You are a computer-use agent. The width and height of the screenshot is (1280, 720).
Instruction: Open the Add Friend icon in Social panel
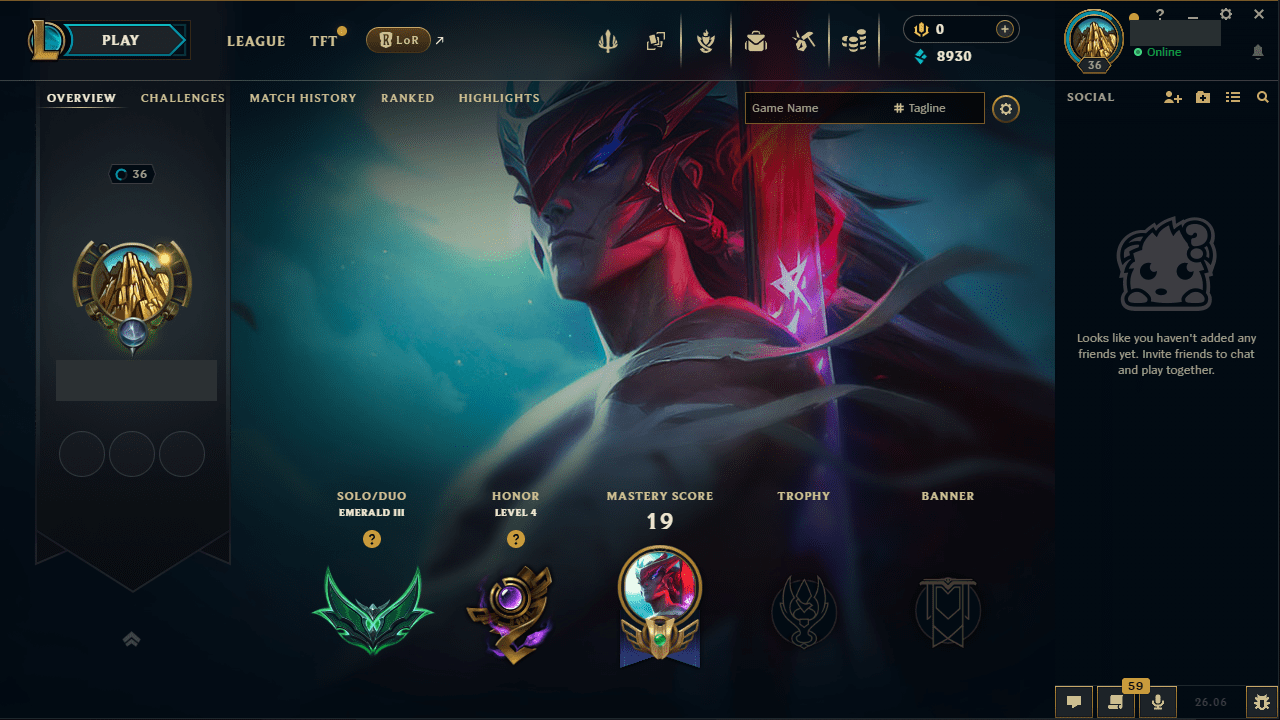pos(1172,97)
